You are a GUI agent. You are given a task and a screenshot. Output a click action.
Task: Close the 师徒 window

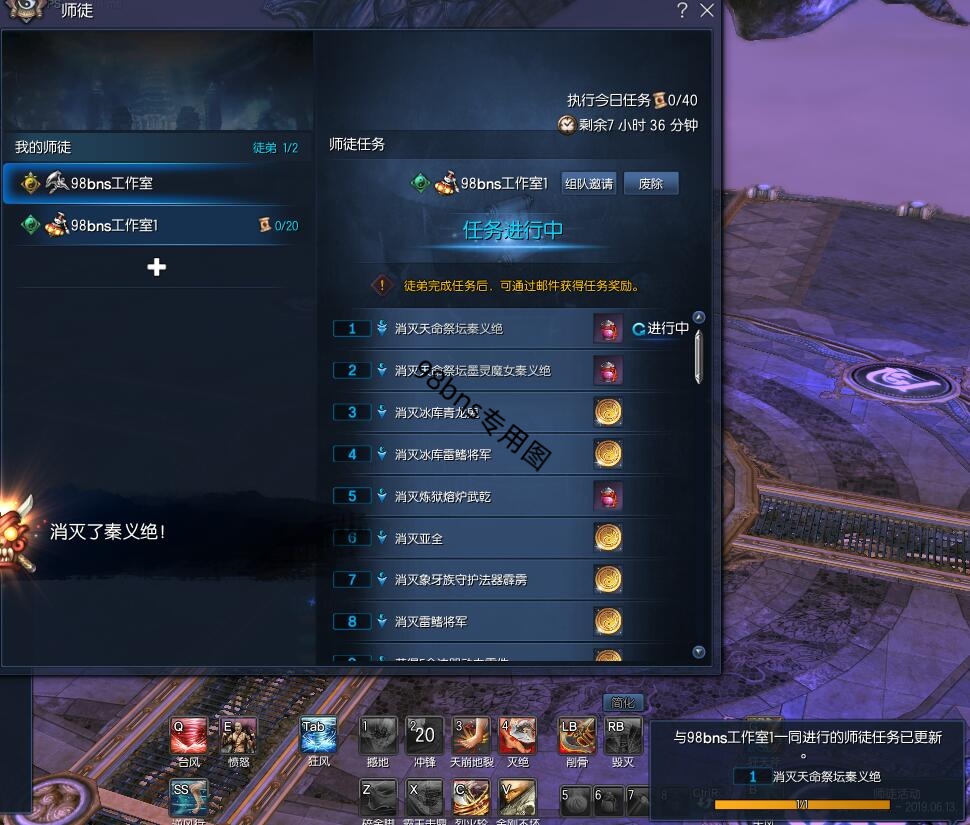[x=707, y=11]
